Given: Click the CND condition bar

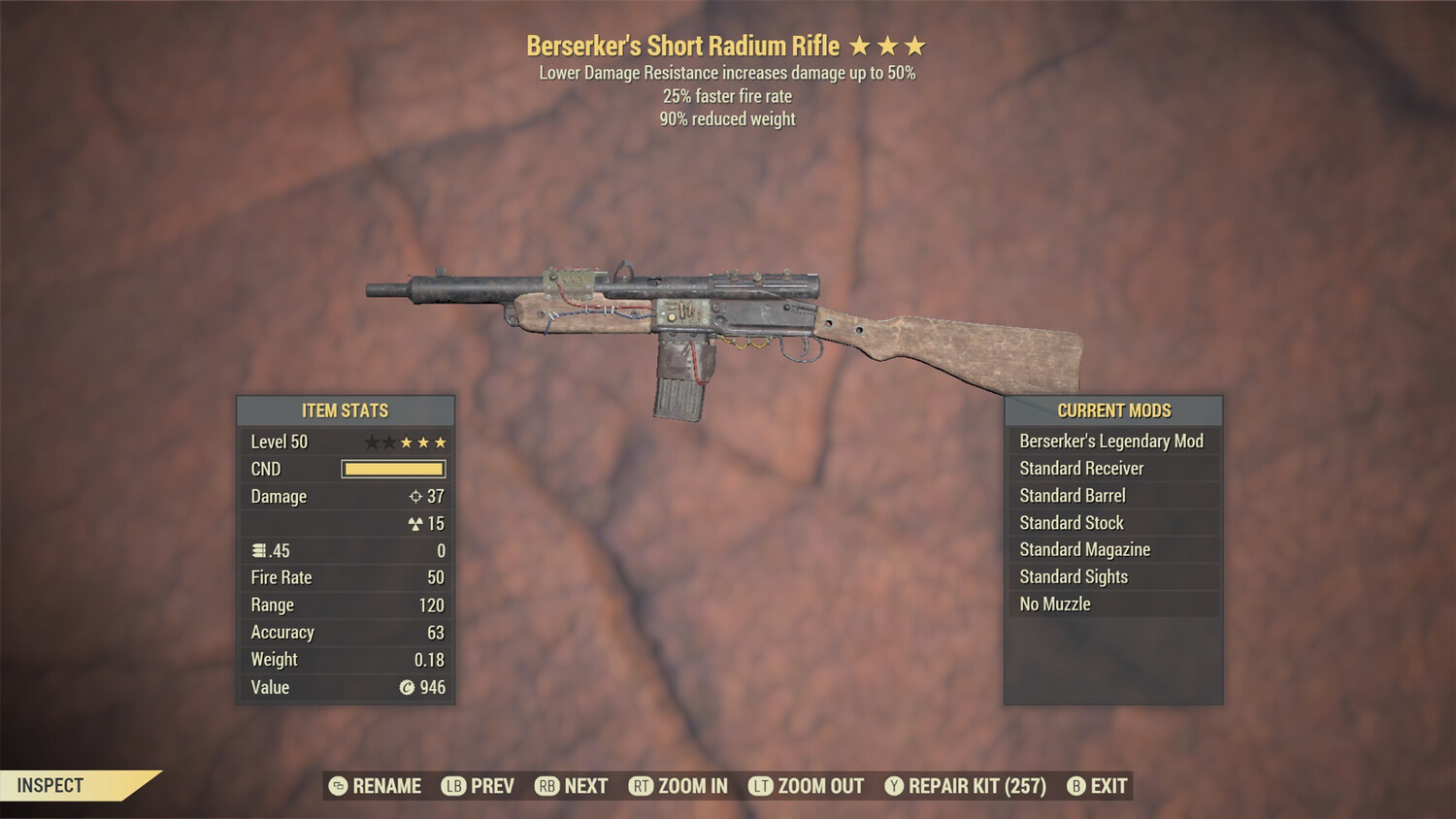Looking at the screenshot, I should coord(393,469).
